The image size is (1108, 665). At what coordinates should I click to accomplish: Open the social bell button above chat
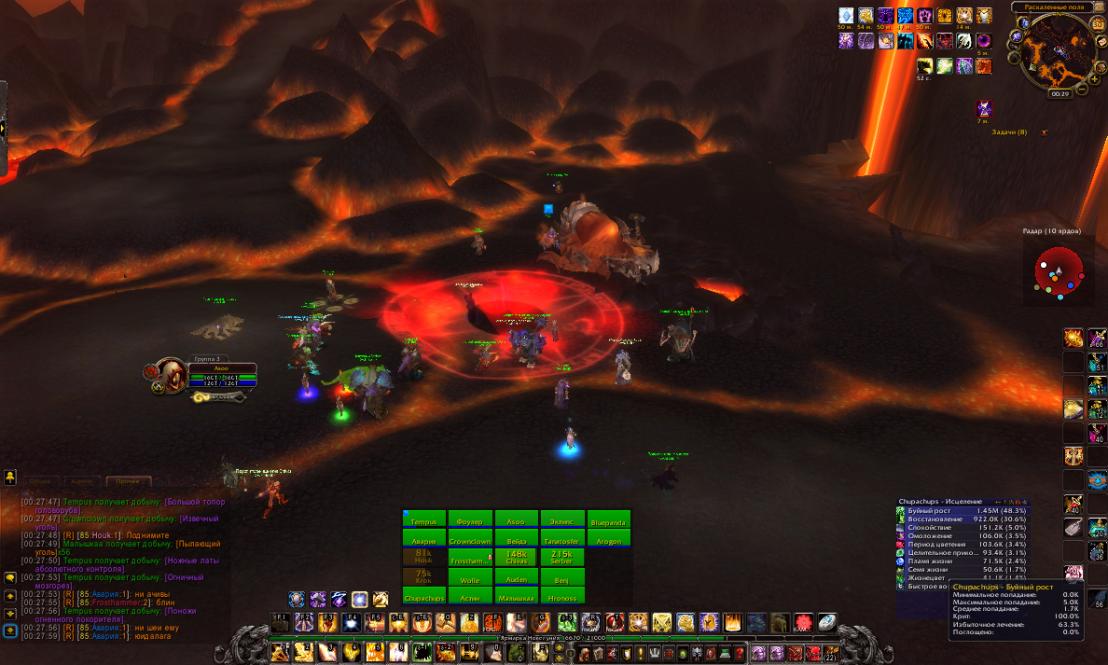[x=10, y=476]
